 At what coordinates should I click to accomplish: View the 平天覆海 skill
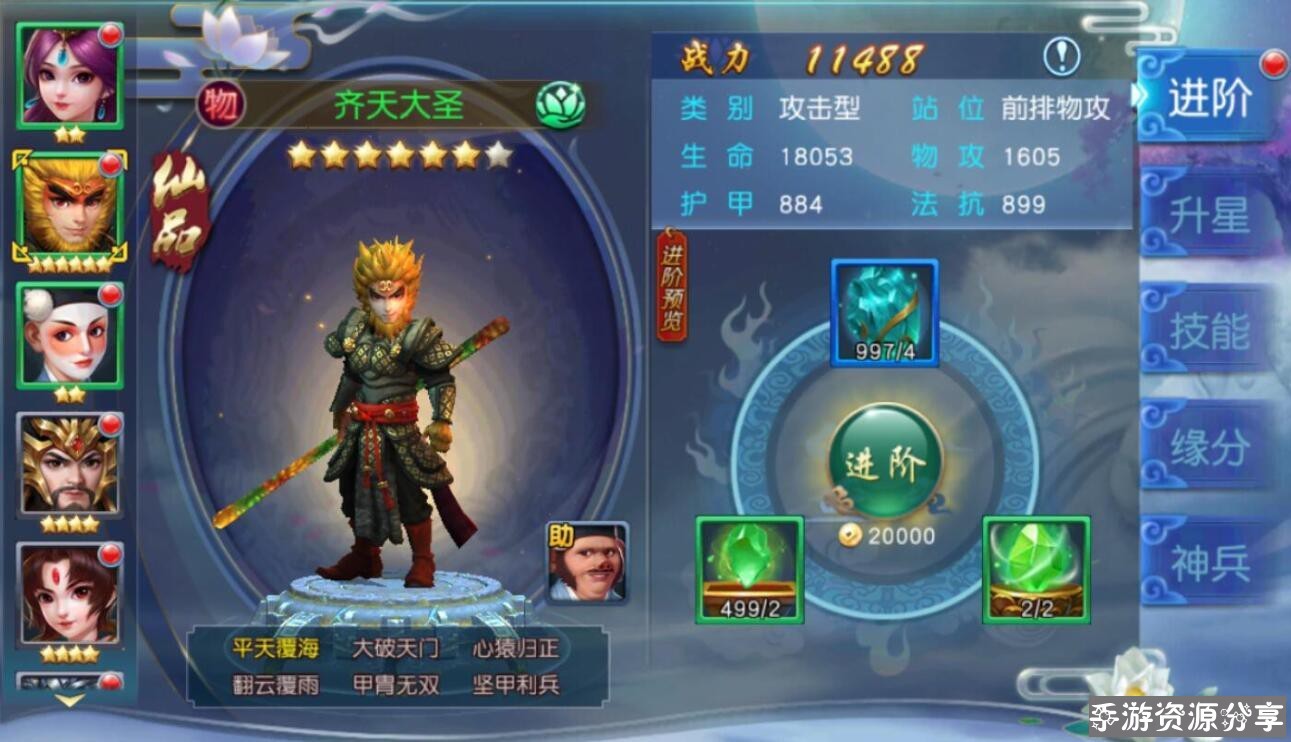pos(276,648)
